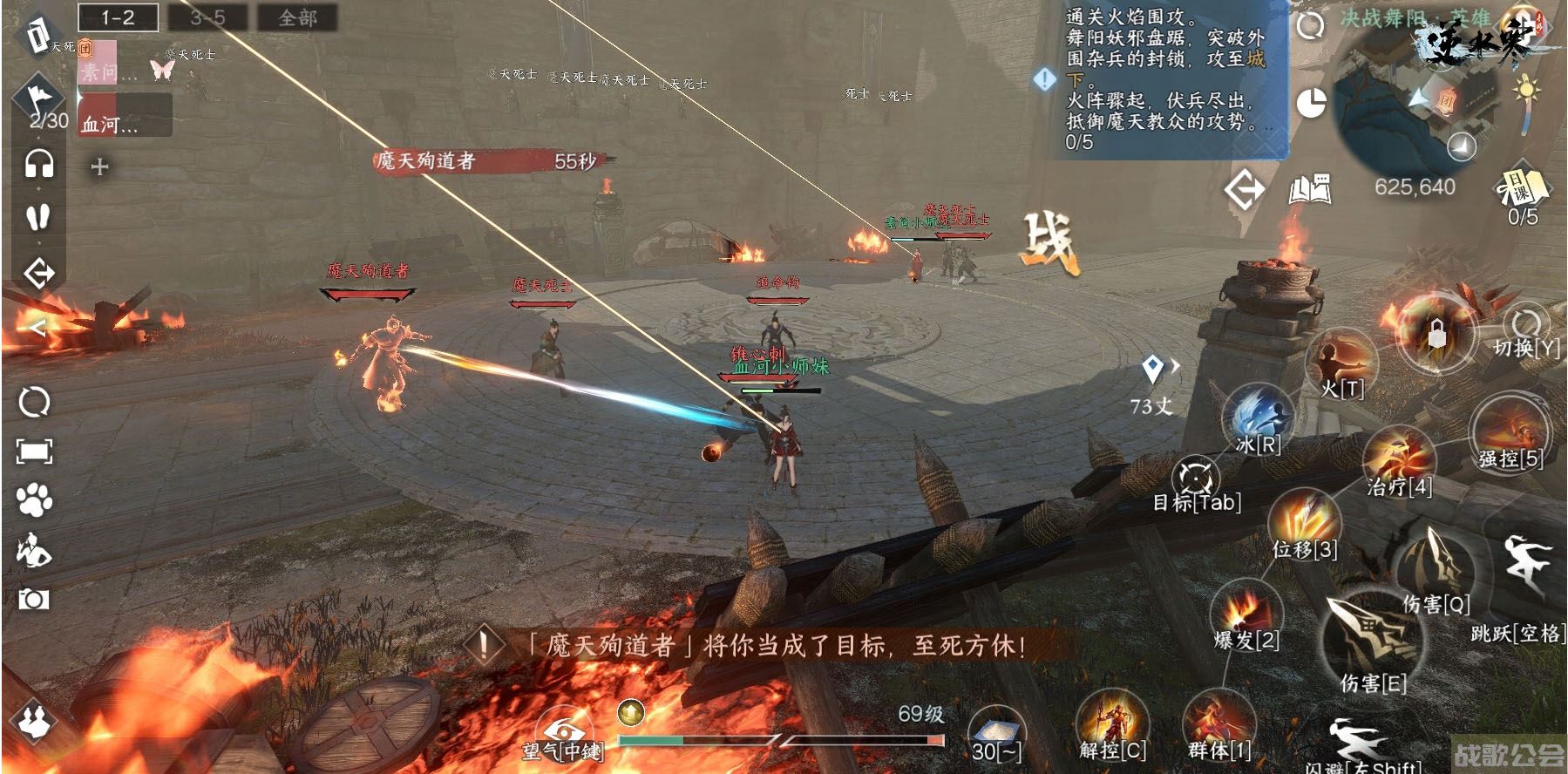
Task: Use the 冰[R] ice skill
Action: click(x=1259, y=418)
